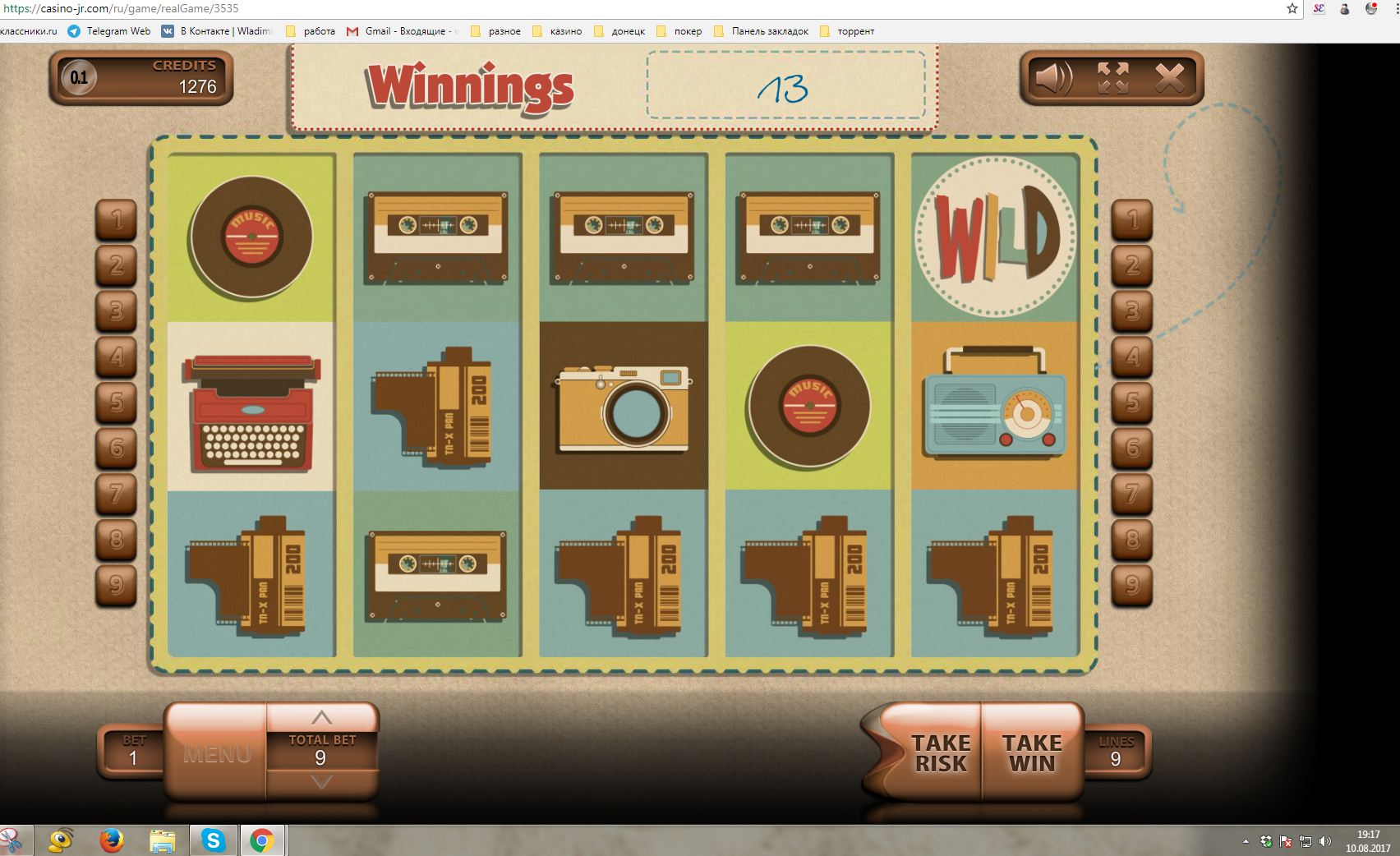Decrease total bet with down arrow

(321, 781)
